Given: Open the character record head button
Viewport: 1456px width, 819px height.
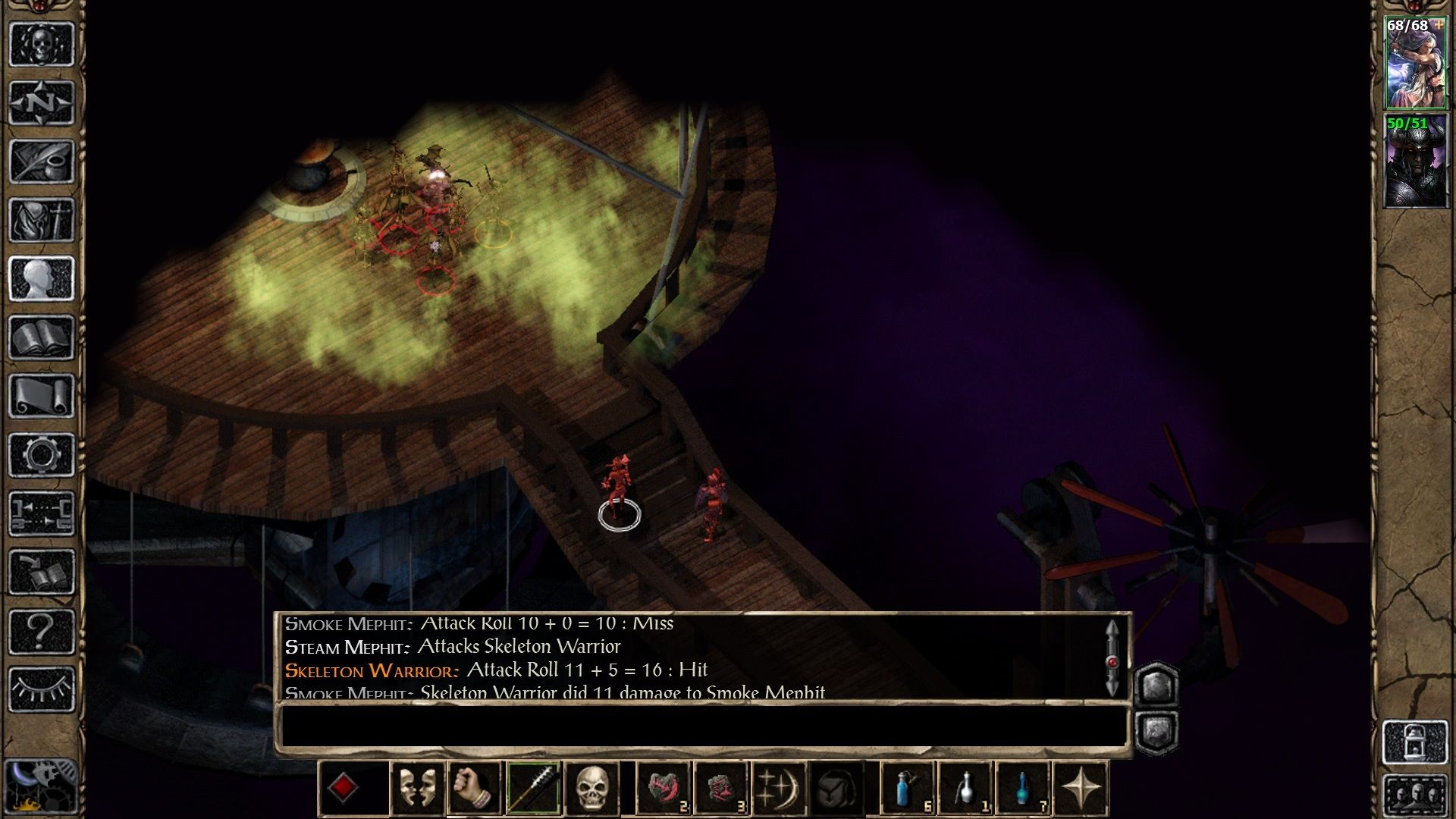Looking at the screenshot, I should coord(42,278).
